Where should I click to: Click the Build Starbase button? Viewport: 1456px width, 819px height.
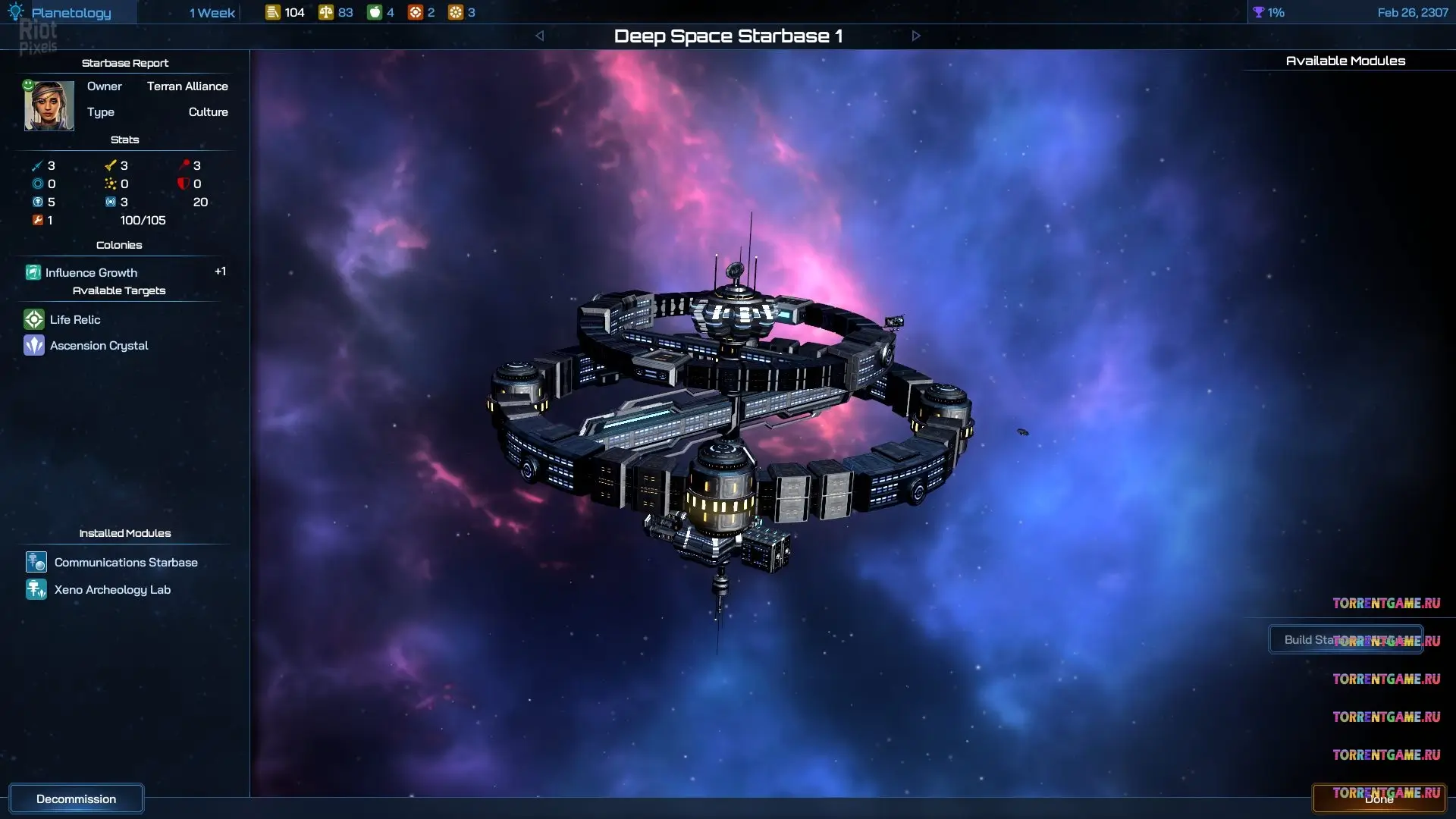(1345, 640)
